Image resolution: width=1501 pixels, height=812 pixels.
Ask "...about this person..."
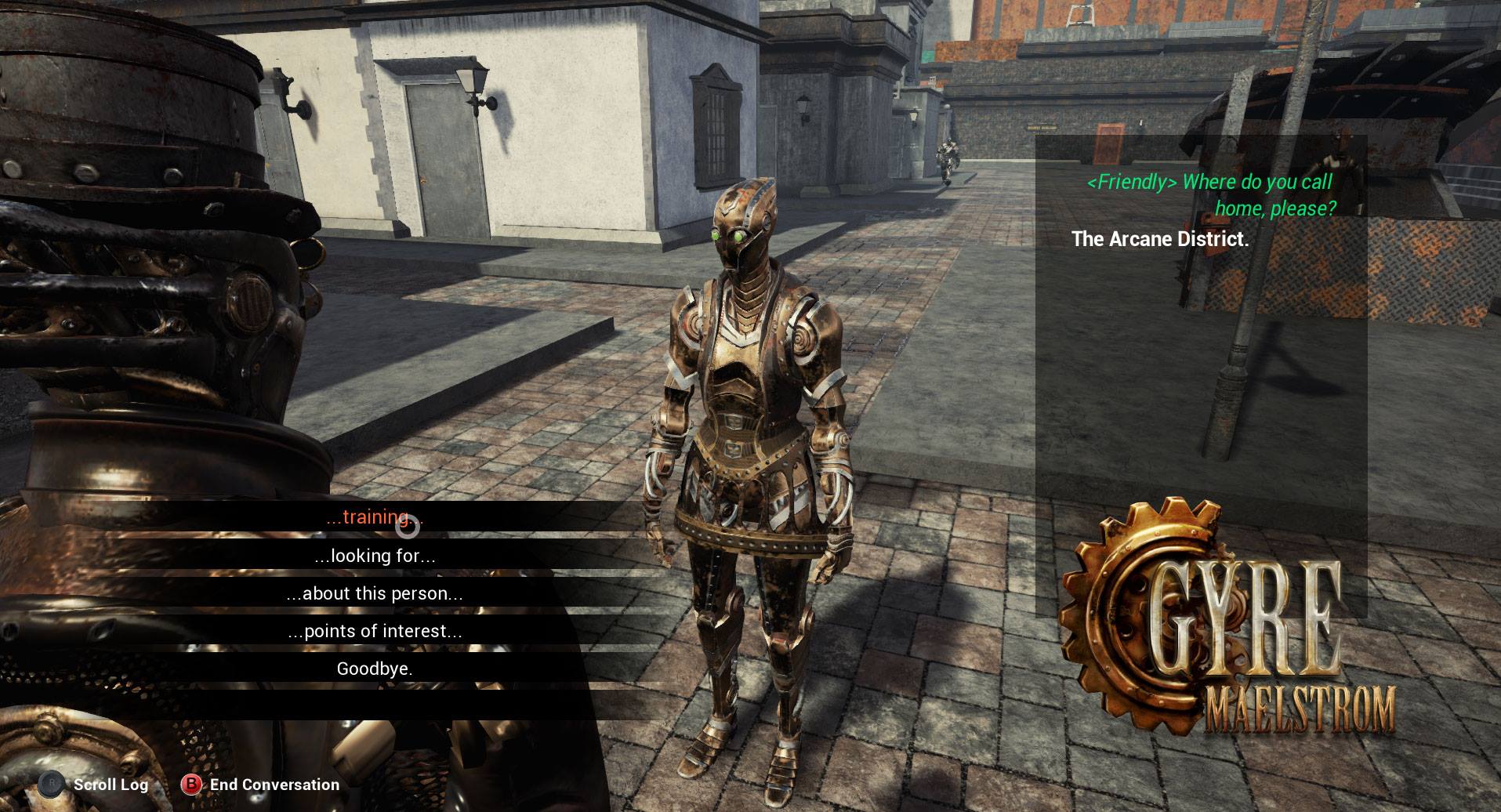pyautogui.click(x=374, y=593)
